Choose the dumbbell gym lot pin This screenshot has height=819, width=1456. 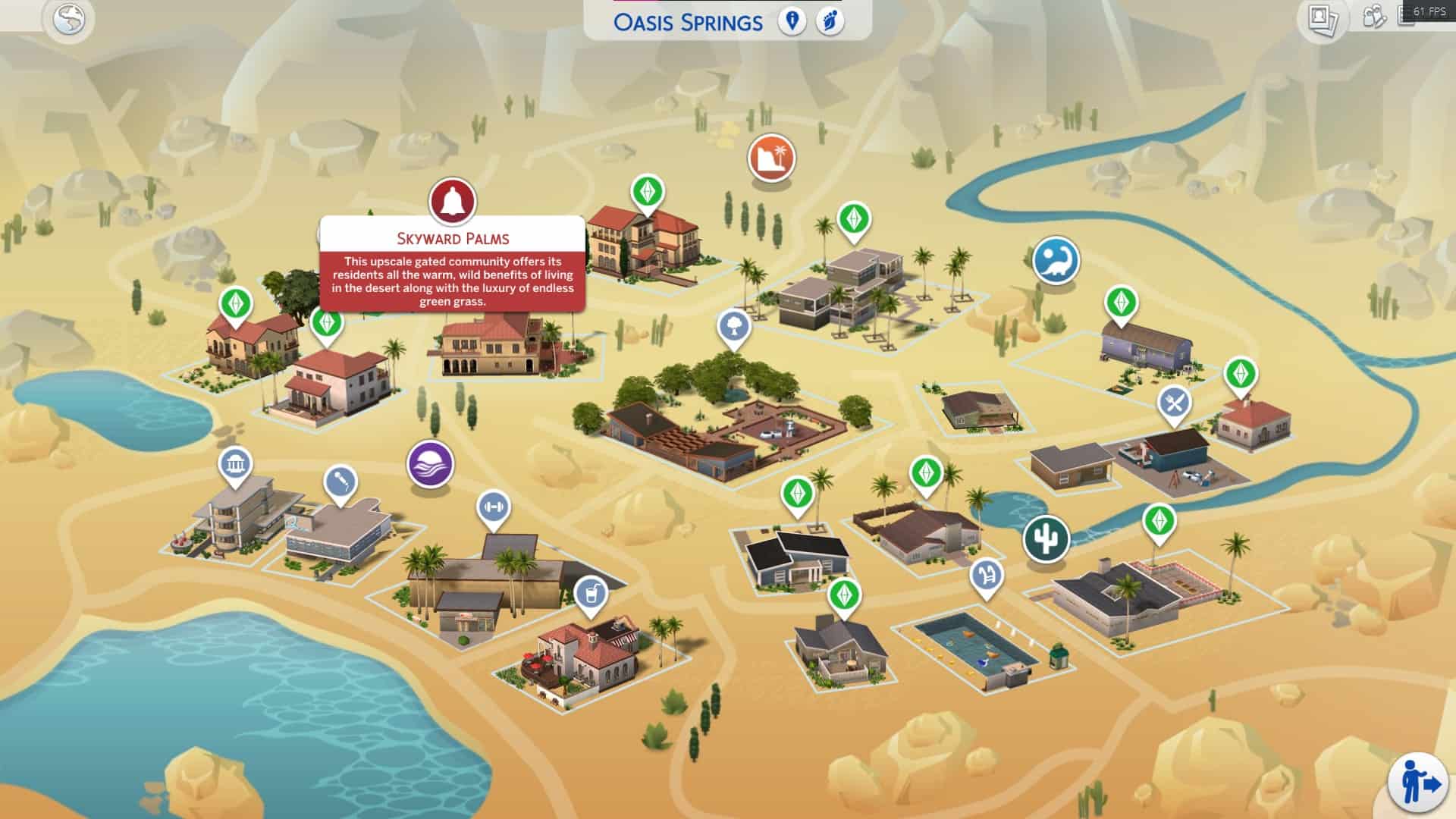493,506
